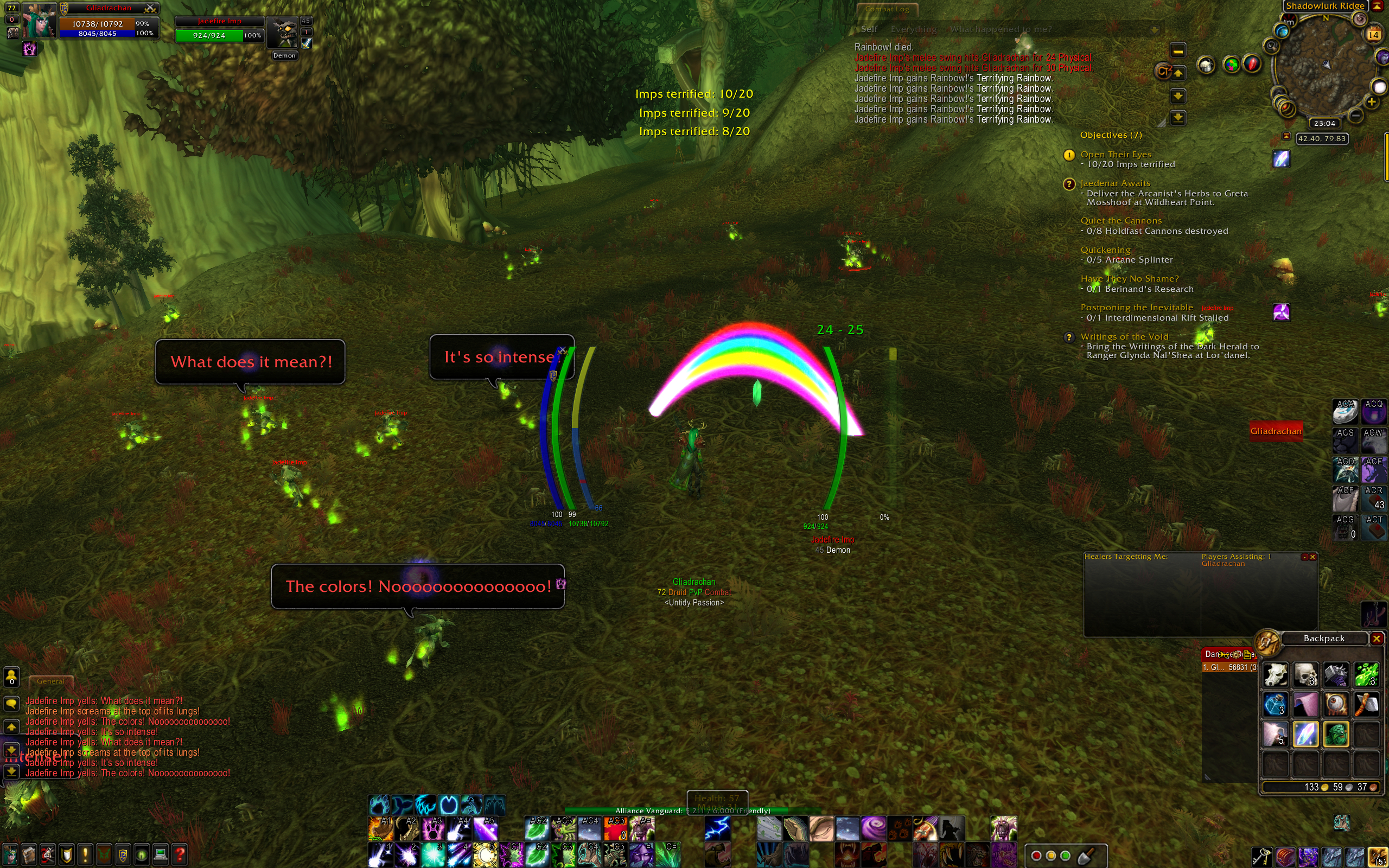Viewport: 1389px width, 868px height.
Task: Click the "Jaedenar Awaits" quest title
Action: [x=1114, y=183]
